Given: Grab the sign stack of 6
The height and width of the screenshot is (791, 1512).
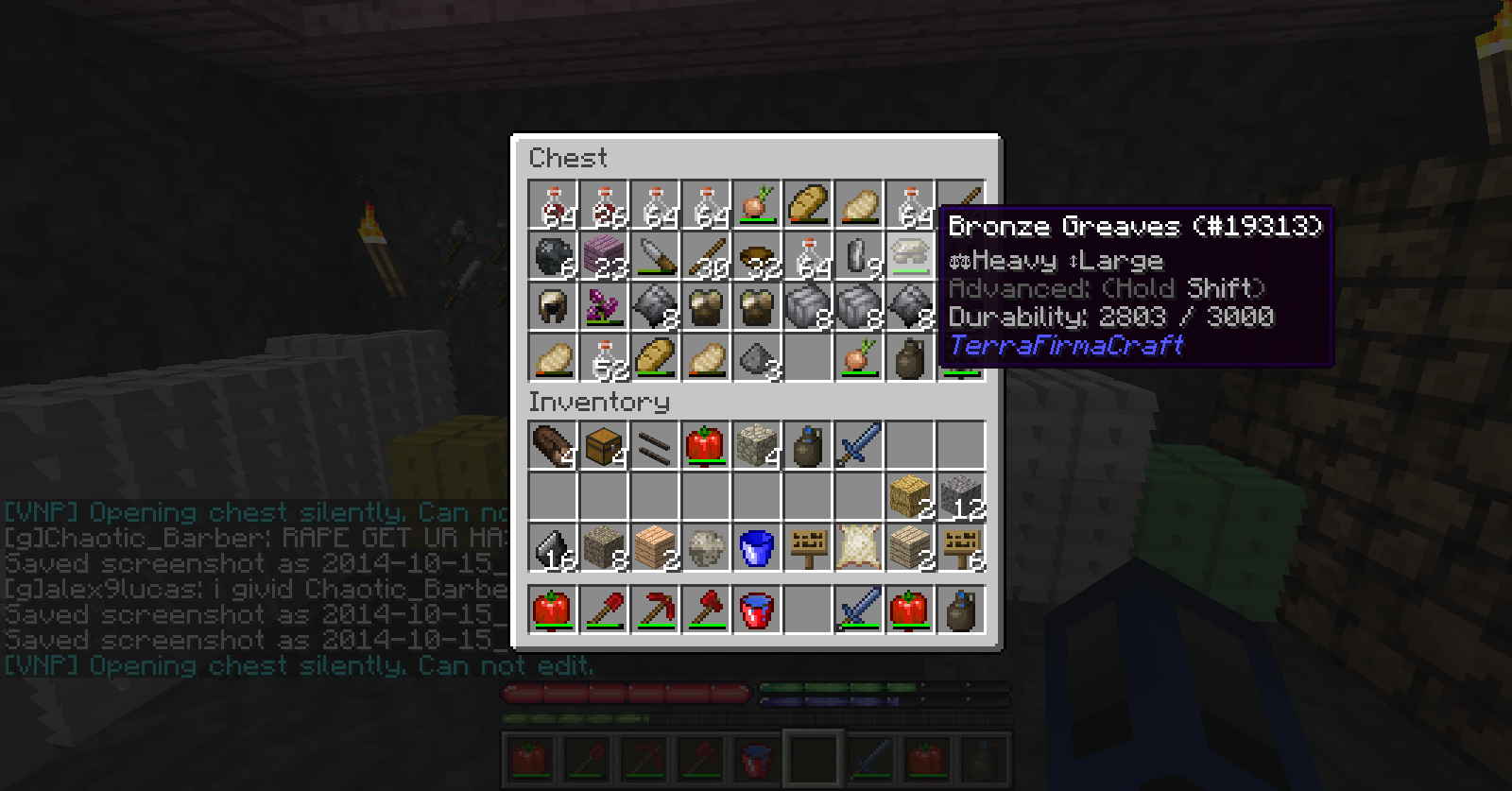Looking at the screenshot, I should 961,548.
